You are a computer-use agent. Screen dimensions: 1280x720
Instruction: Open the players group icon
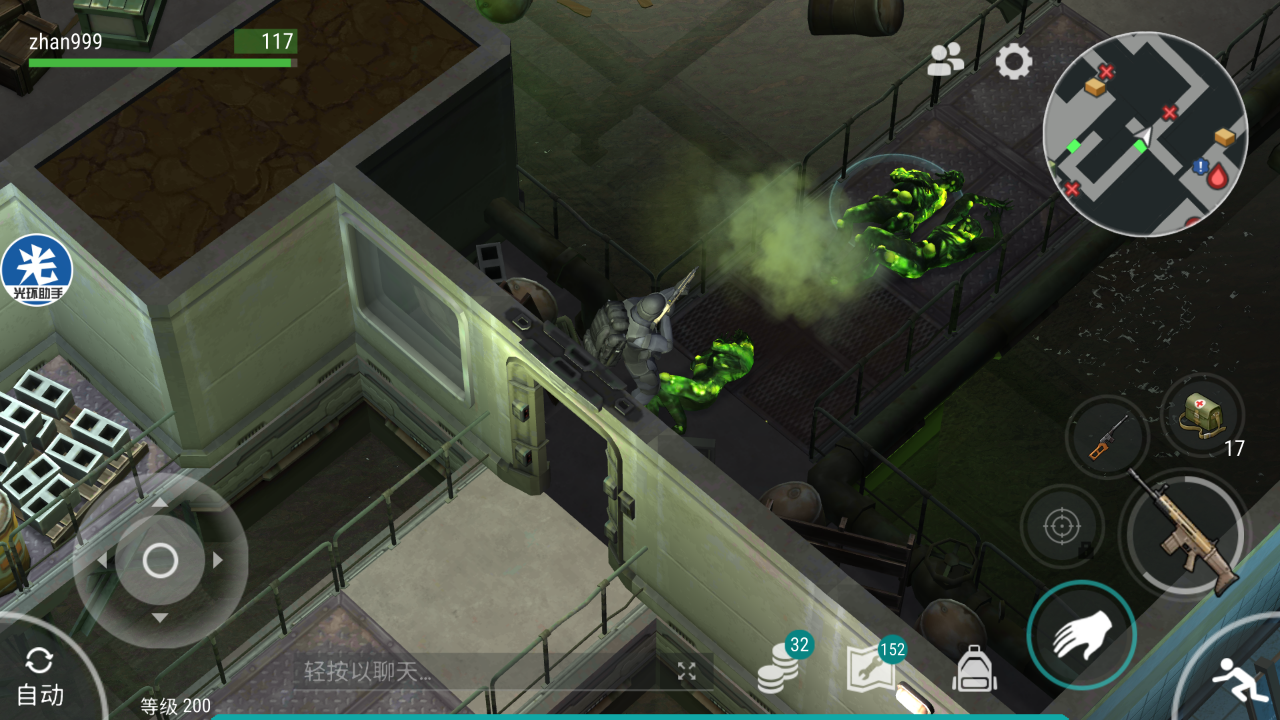pos(944,61)
